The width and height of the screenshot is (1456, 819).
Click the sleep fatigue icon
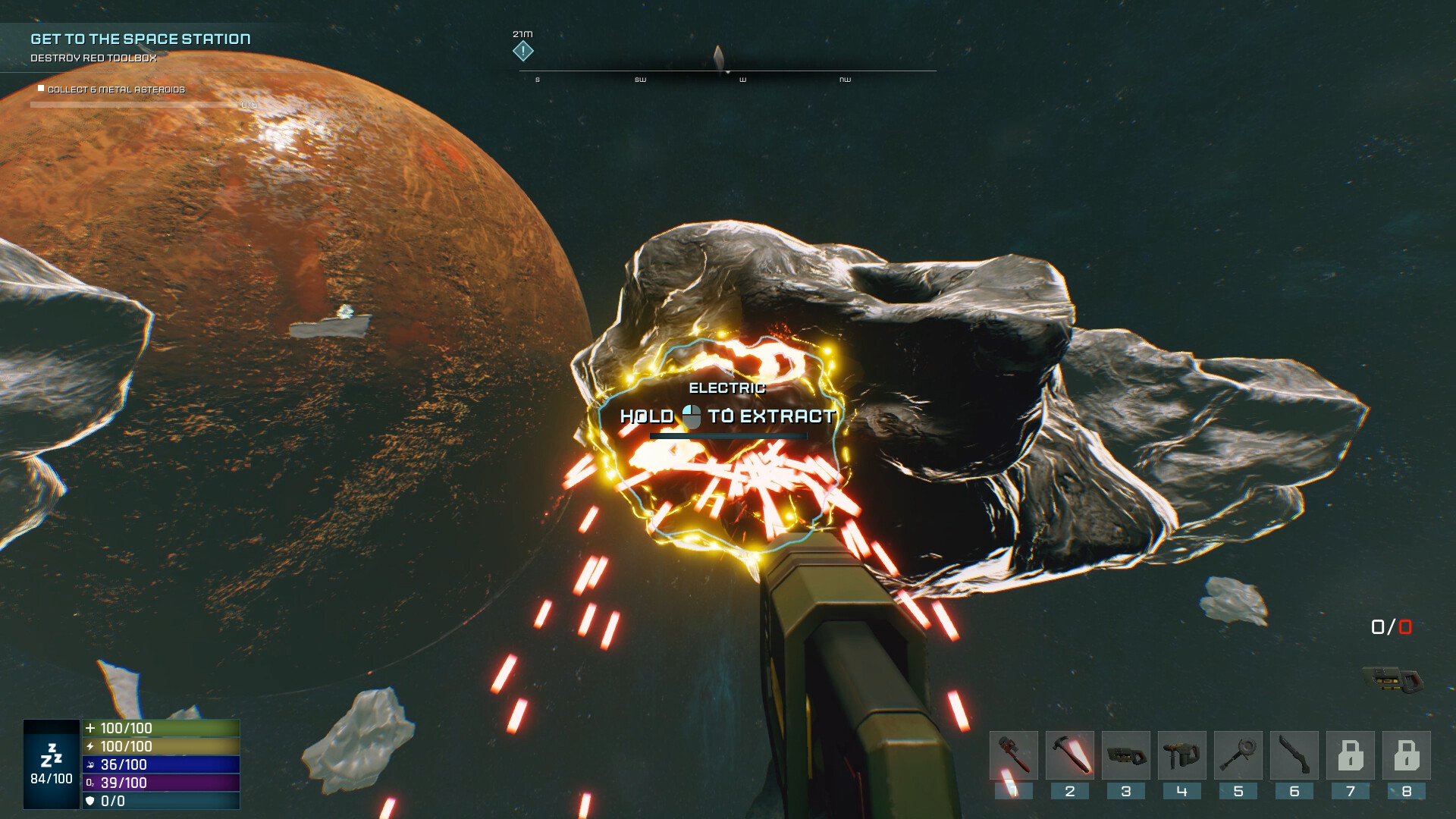point(52,755)
